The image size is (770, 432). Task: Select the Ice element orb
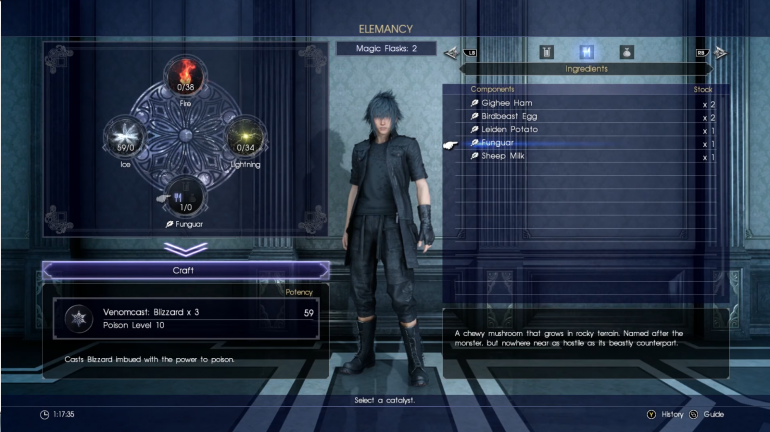pyautogui.click(x=127, y=137)
